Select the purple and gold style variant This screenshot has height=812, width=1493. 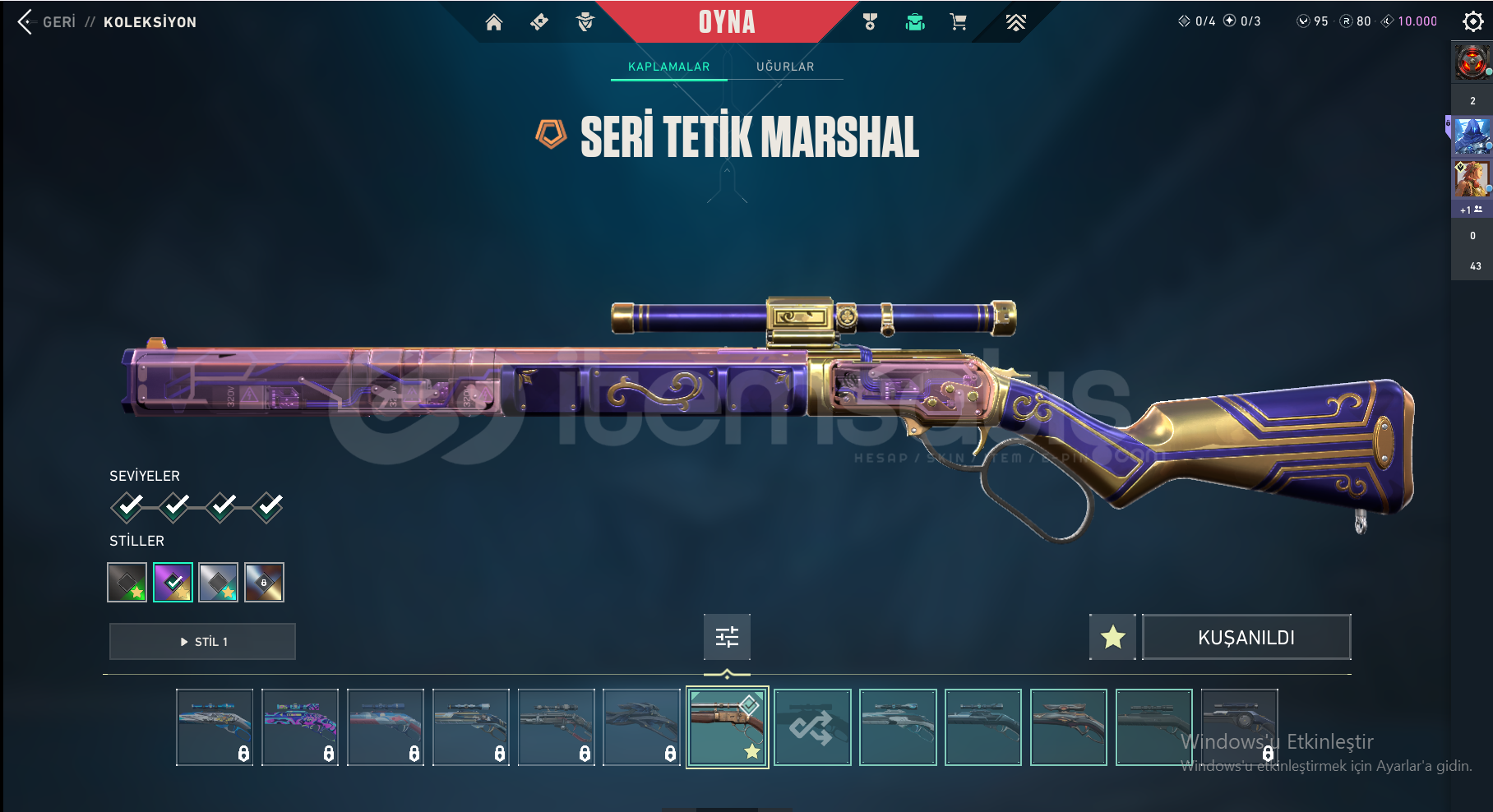[x=173, y=582]
